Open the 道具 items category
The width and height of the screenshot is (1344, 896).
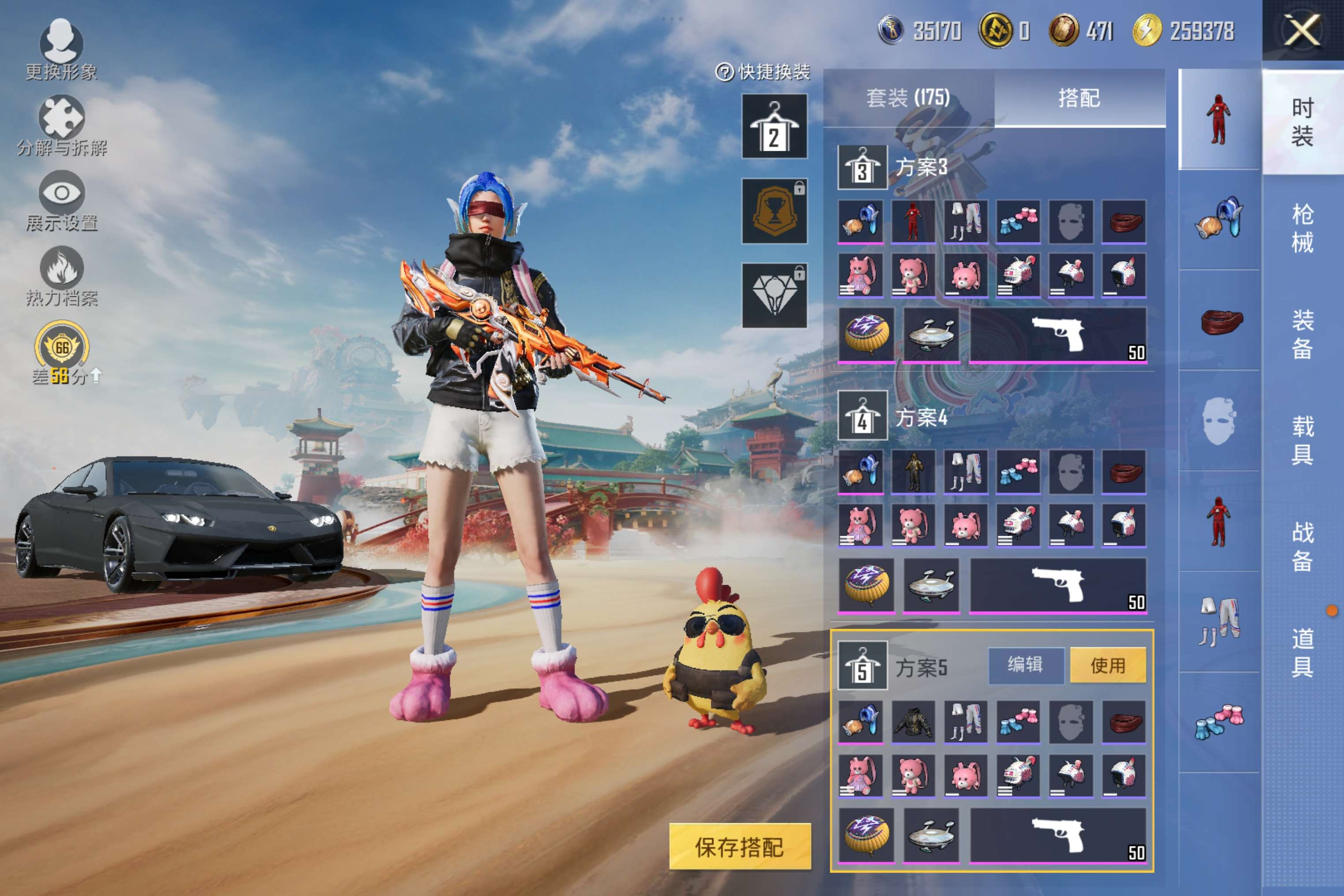tap(1302, 652)
